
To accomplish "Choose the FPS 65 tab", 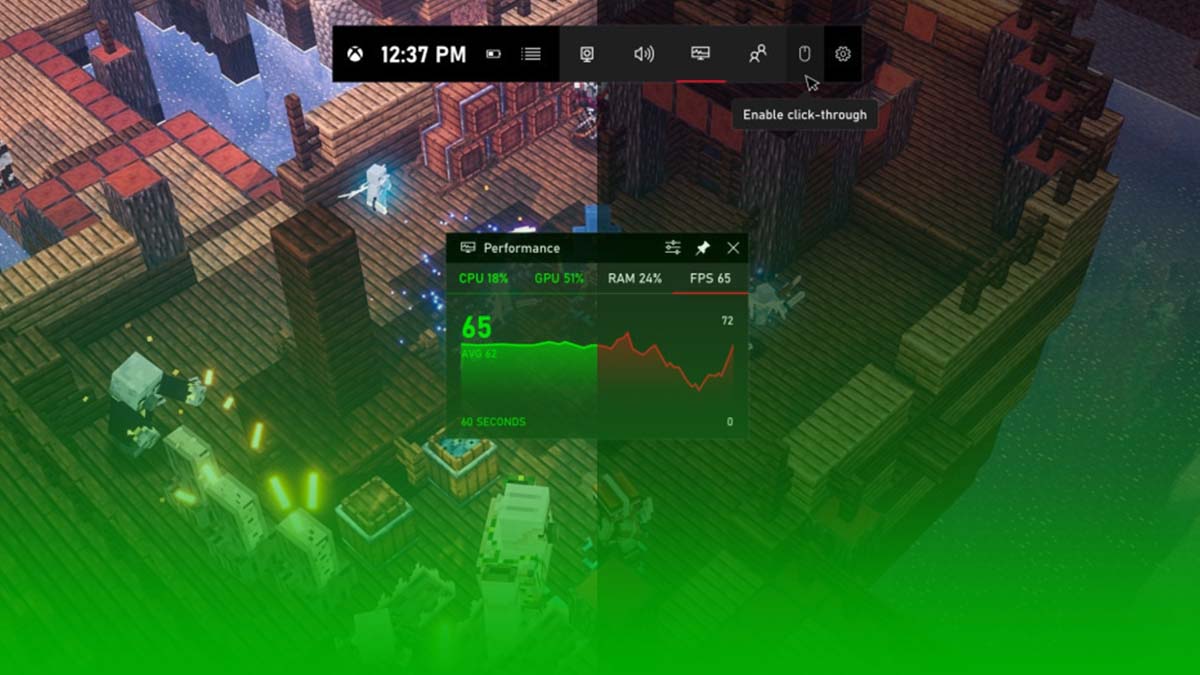I will pyautogui.click(x=710, y=278).
